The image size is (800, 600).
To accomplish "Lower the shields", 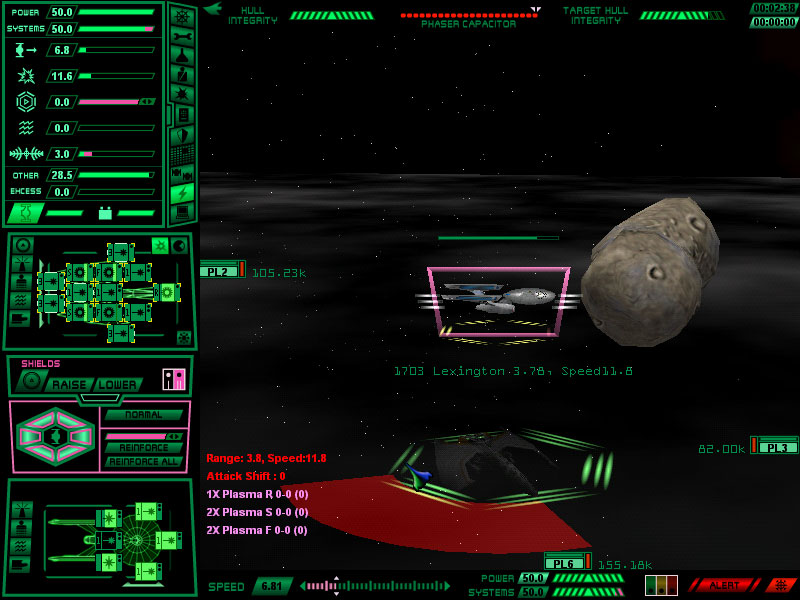I will click(117, 384).
